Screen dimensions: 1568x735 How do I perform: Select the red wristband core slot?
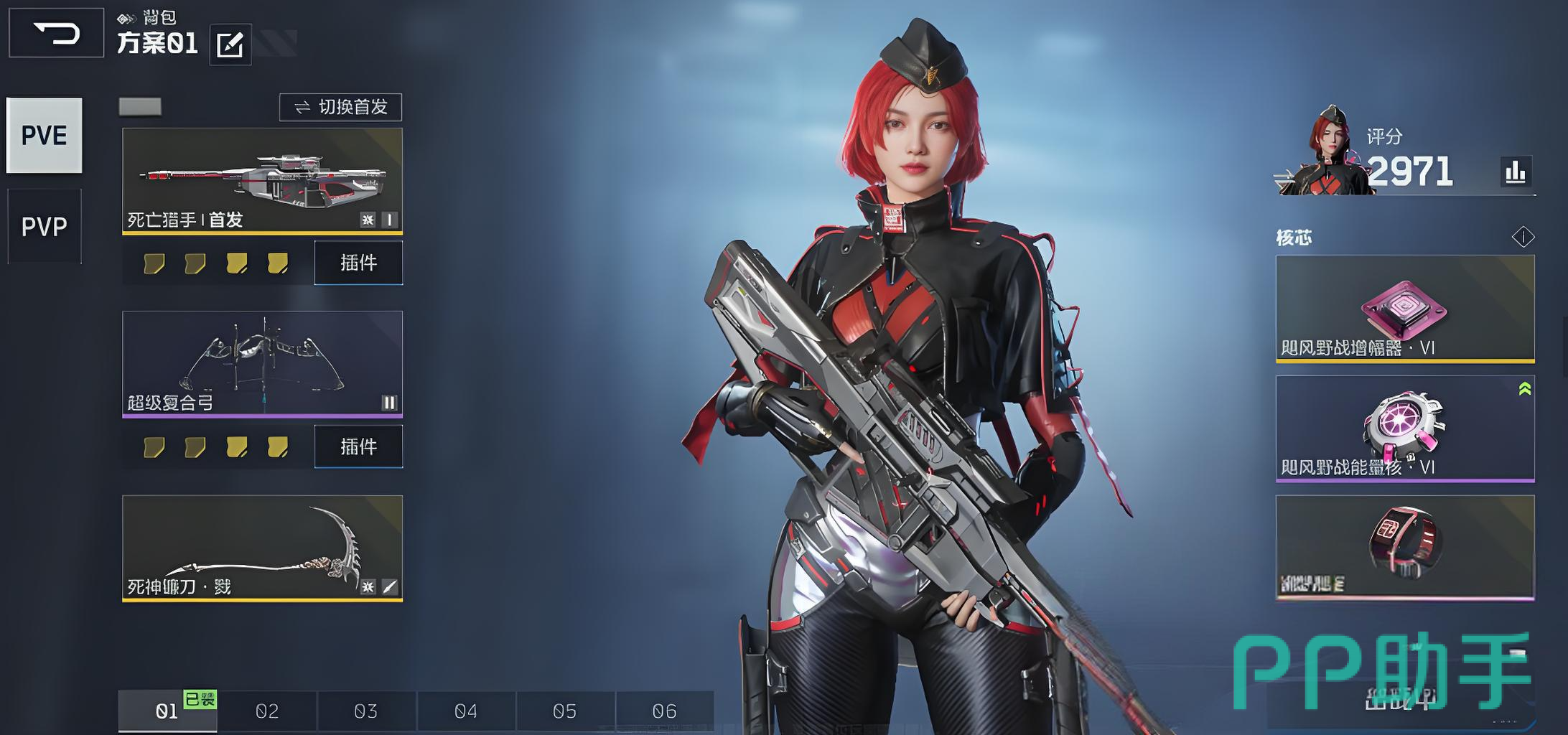tap(1405, 547)
